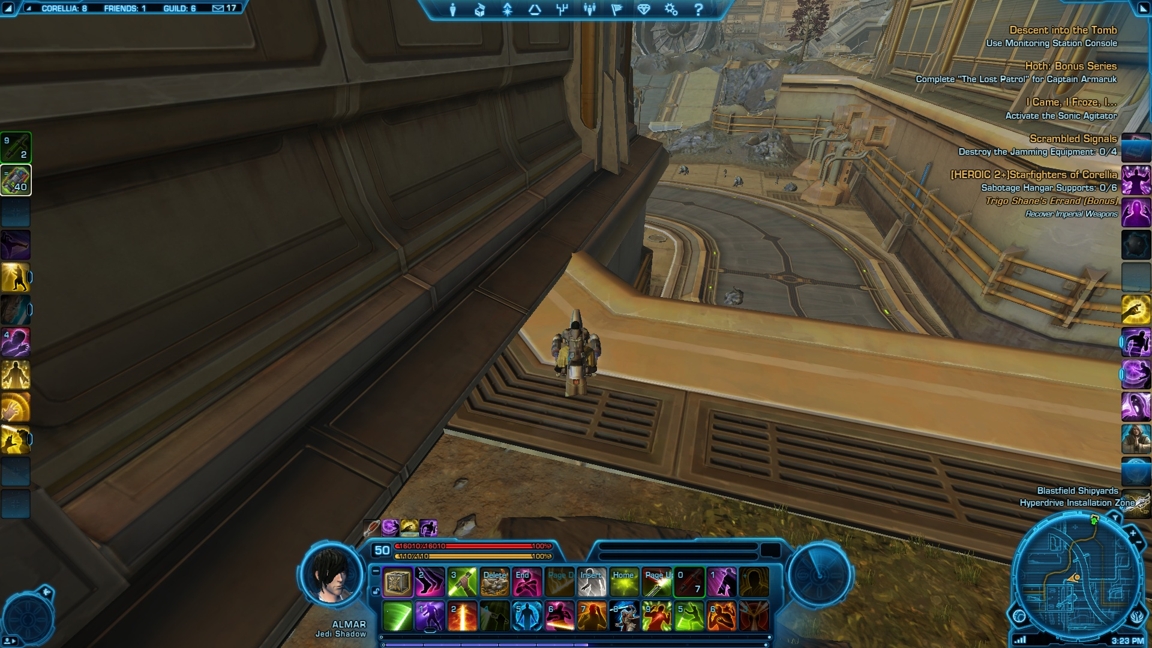This screenshot has height=648, width=1152.
Task: Activate the ability bound to Home key
Action: [623, 582]
